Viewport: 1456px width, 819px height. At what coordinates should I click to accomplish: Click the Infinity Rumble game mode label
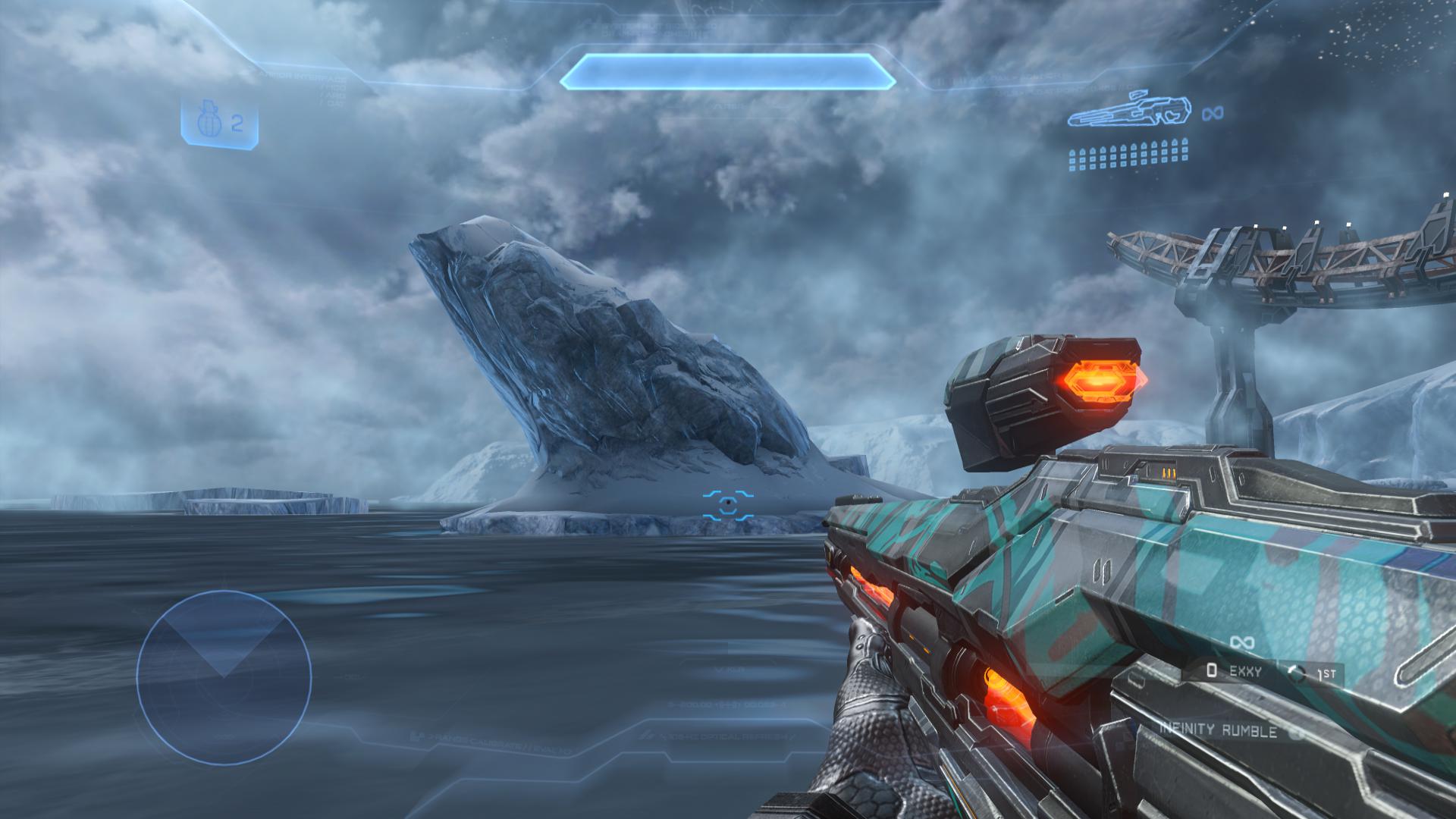coord(1218,731)
